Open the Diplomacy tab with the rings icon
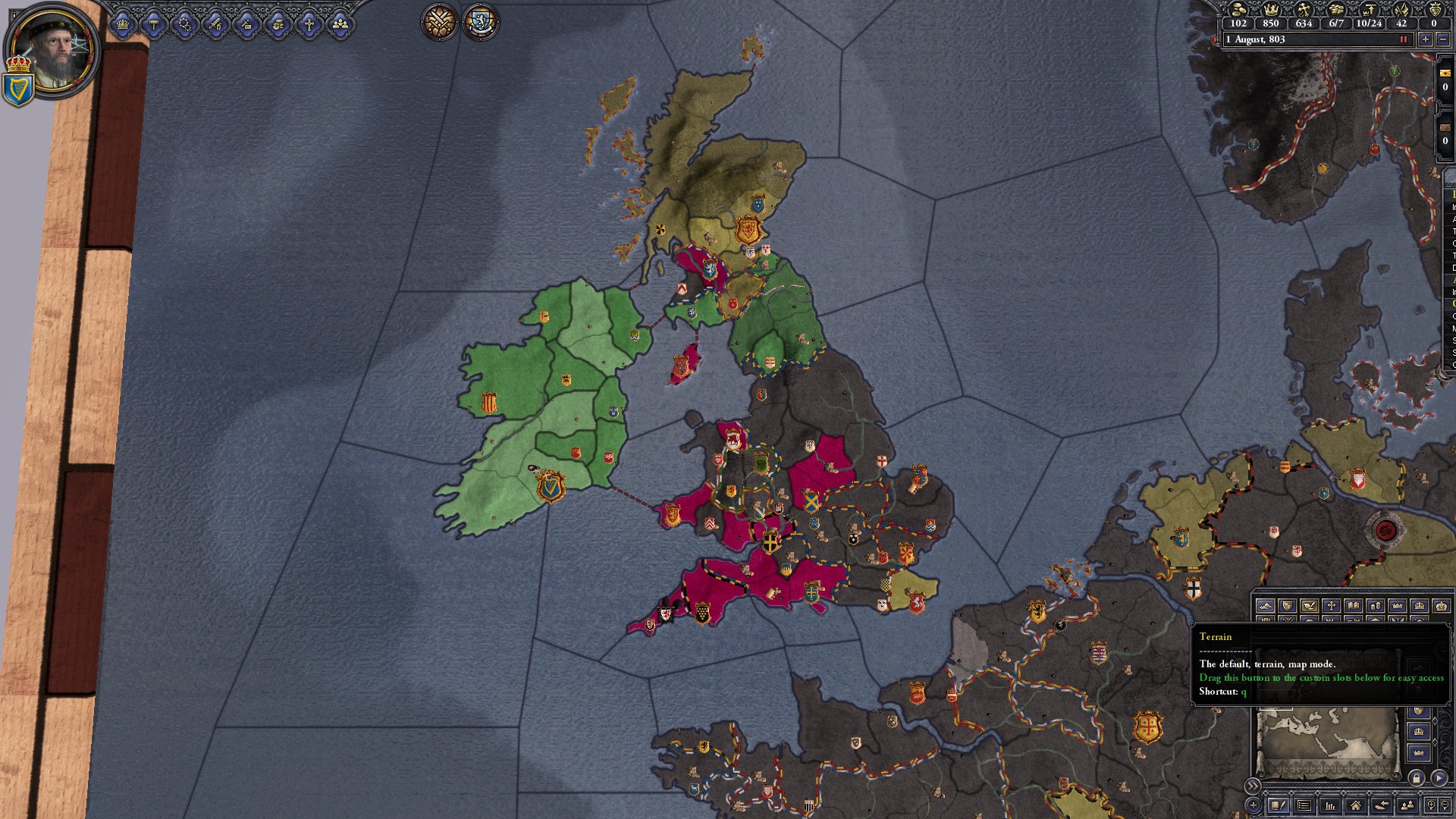This screenshot has height=819, width=1456. [184, 24]
